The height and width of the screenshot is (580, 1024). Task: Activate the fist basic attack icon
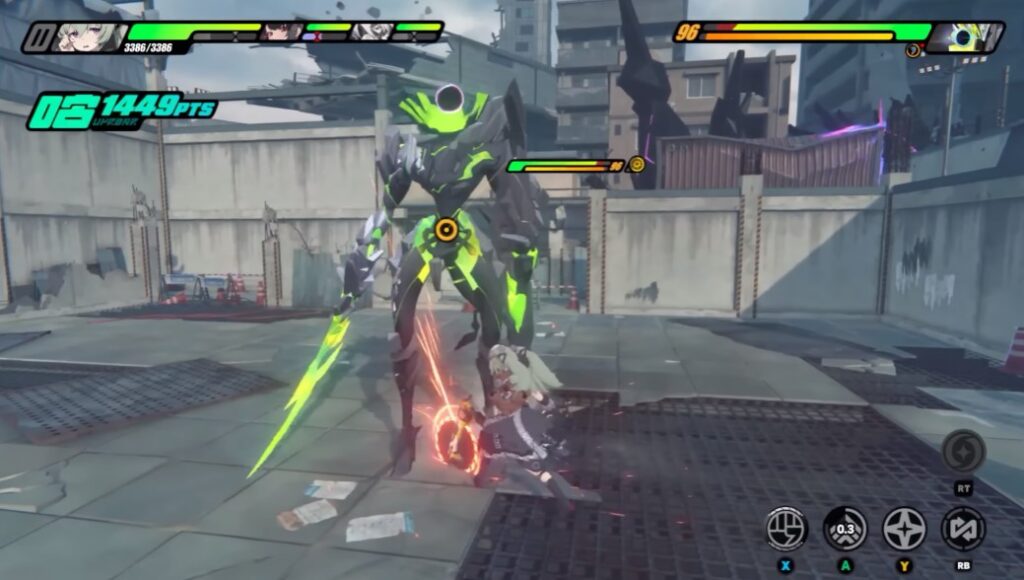tap(786, 528)
